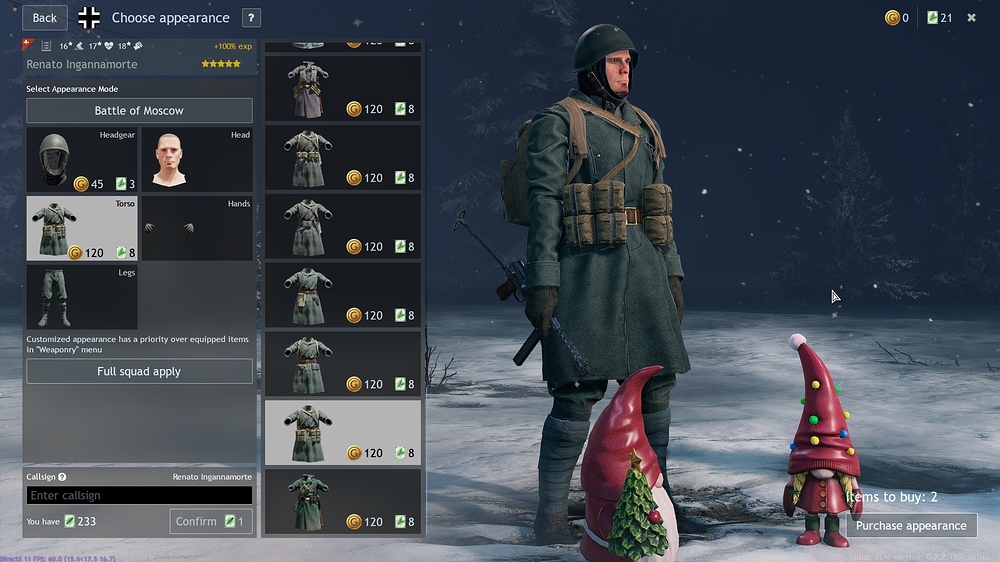Select the Headgear slot
Viewport: 1000px width, 562px height.
pyautogui.click(x=81, y=159)
